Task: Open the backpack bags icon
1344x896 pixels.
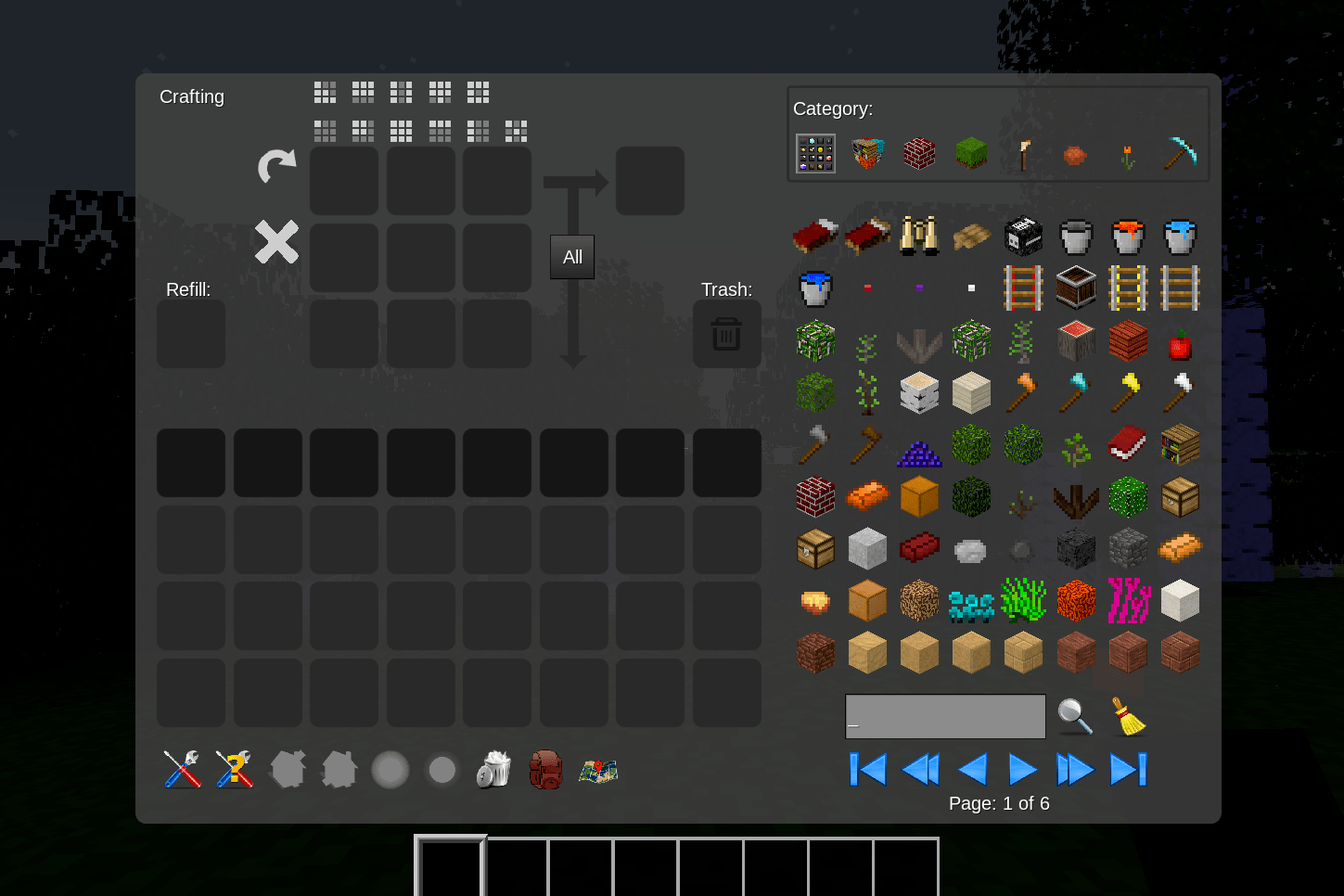Action: pos(545,770)
